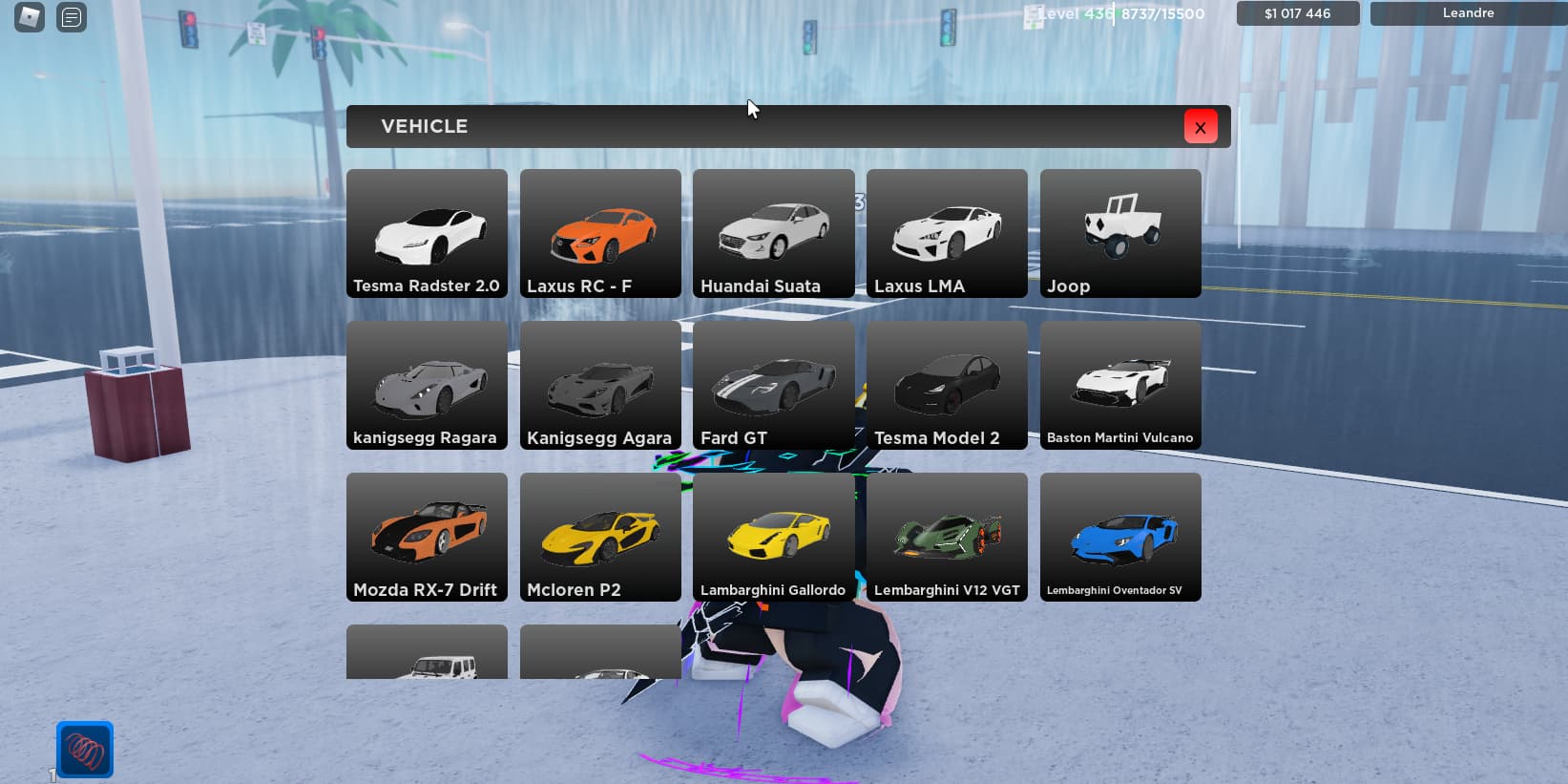Choose the Huandai Suata sedan
1568x784 pixels.
[x=773, y=232]
